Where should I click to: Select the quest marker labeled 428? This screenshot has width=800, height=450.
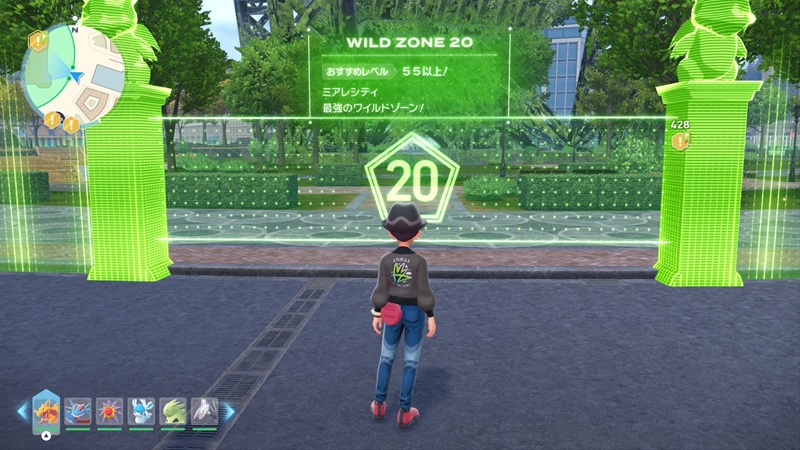pyautogui.click(x=681, y=141)
